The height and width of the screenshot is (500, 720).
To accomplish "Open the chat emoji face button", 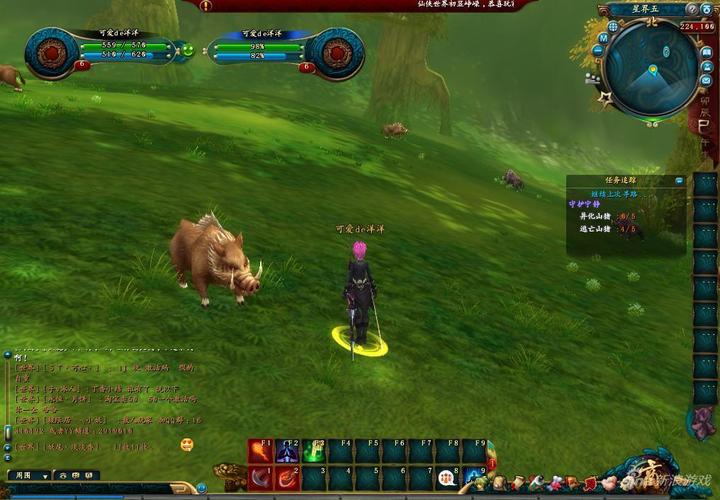I will [x=187, y=444].
